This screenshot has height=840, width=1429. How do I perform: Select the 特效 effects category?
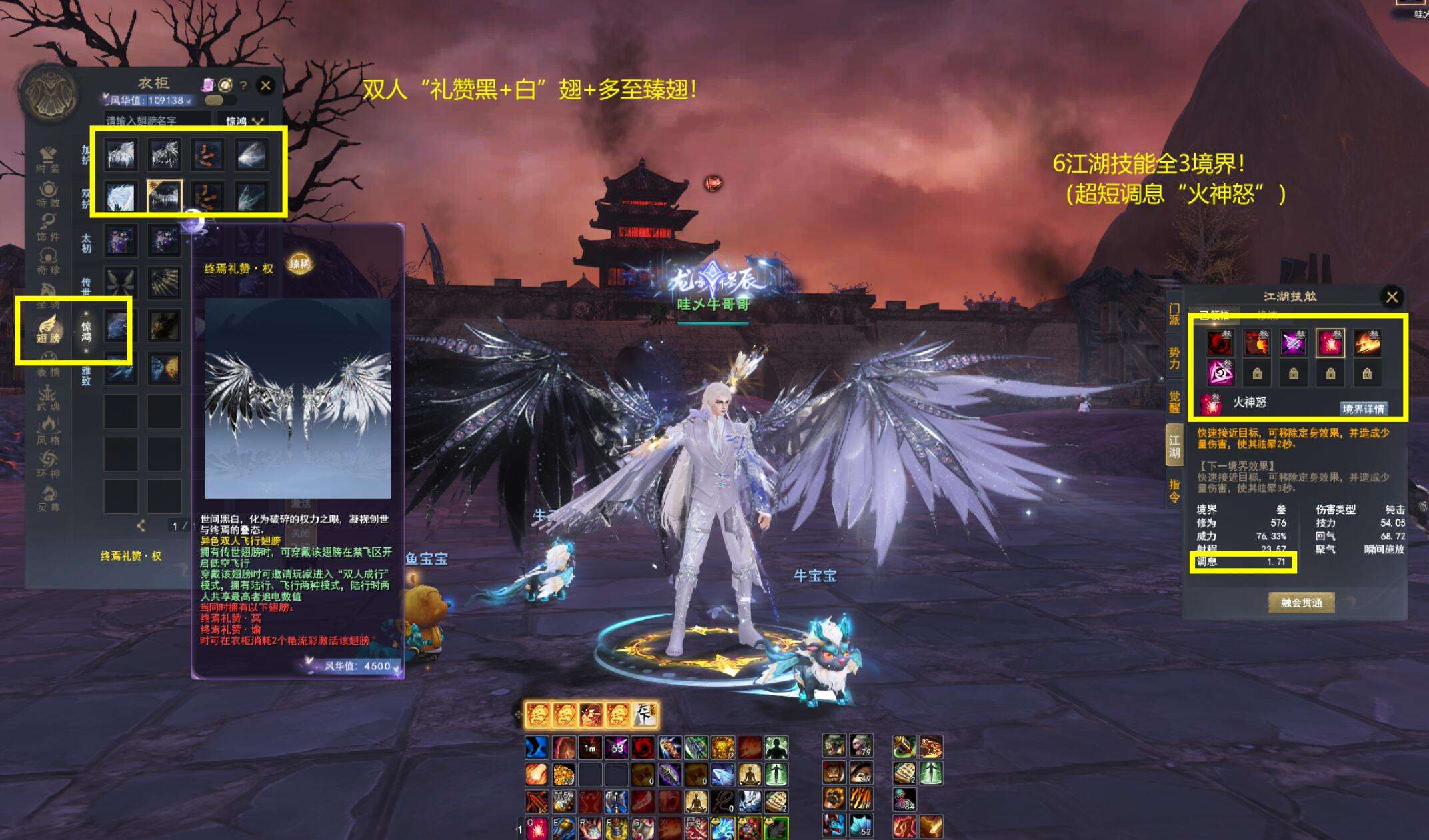48,194
